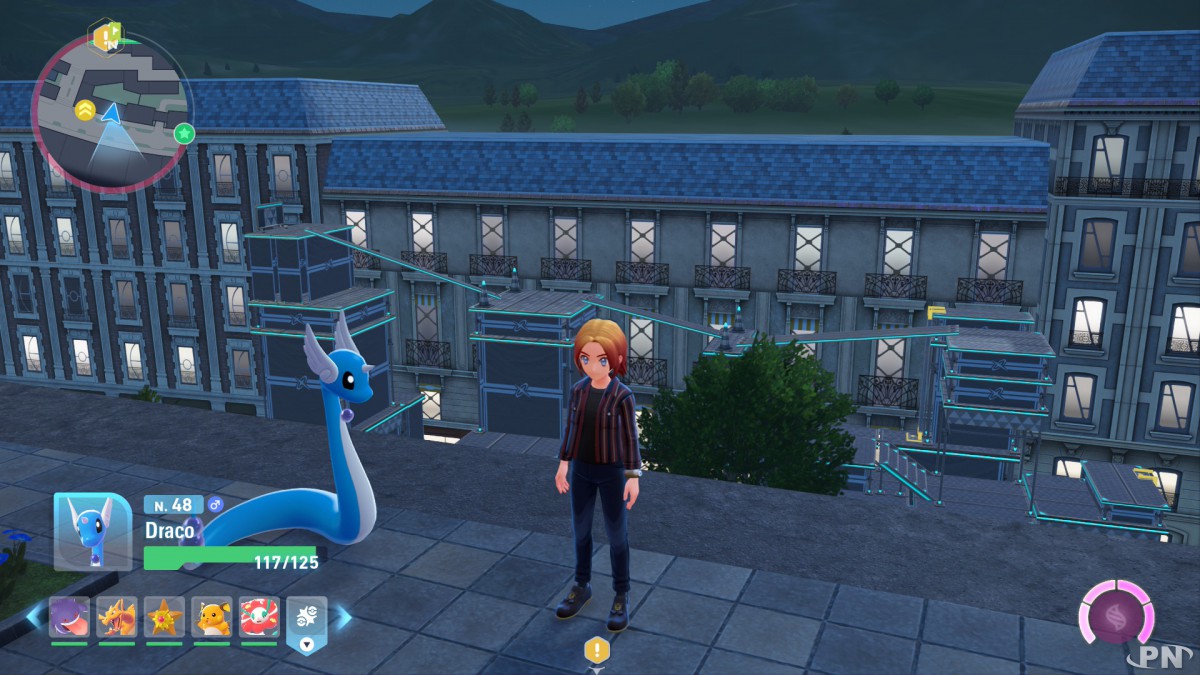Choose Charizard from the party bar
The image size is (1200, 675).
116,618
